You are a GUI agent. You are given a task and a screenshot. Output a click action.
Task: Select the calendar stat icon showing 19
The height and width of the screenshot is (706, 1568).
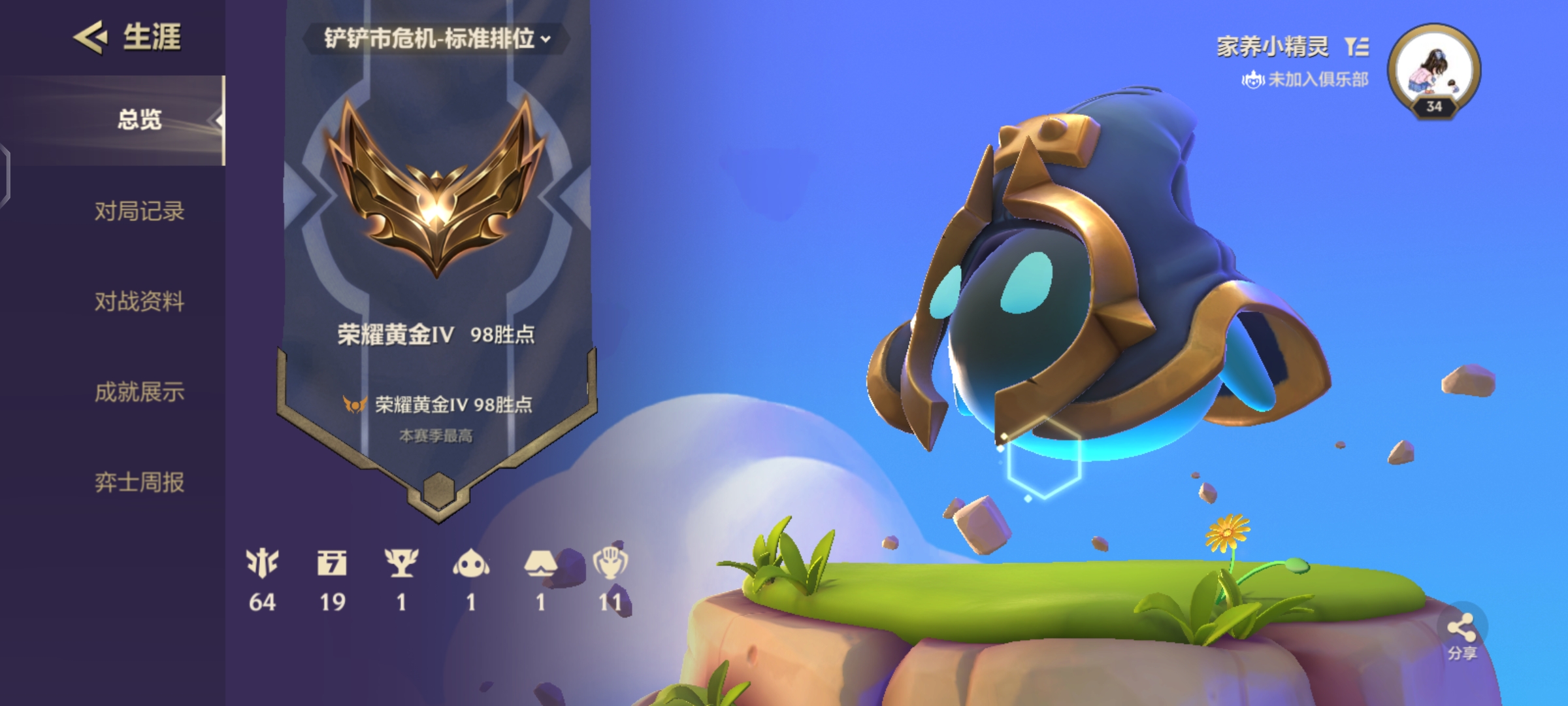pyautogui.click(x=332, y=563)
